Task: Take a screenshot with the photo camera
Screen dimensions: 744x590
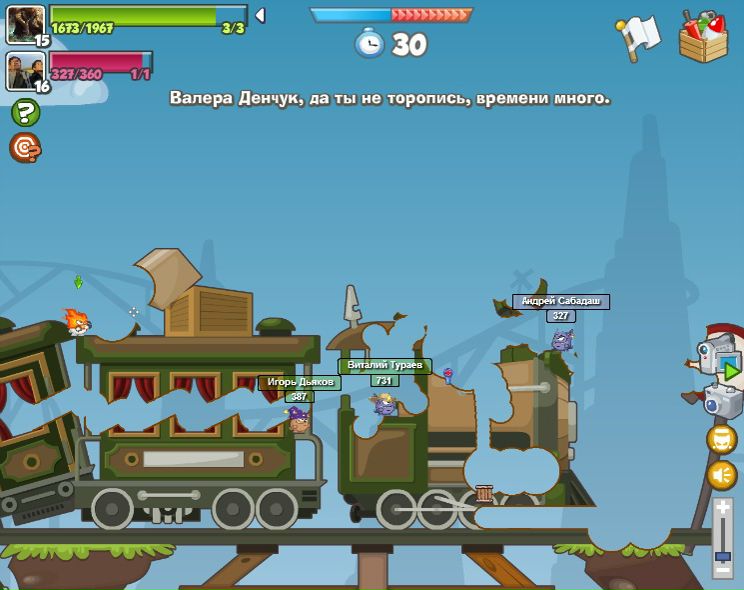Action: (722, 401)
